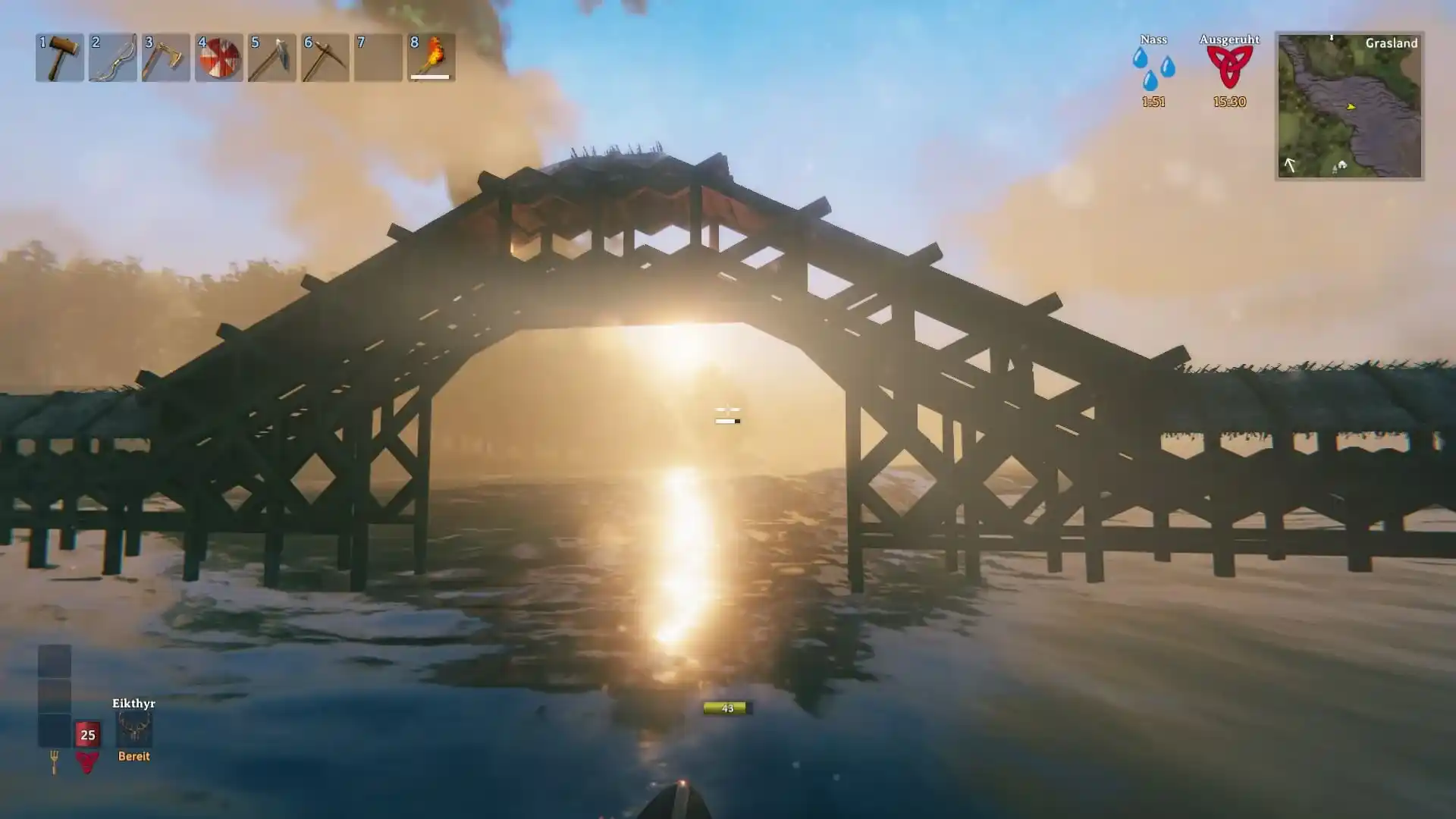
Task: Click the yellow stamina bar showing 43
Action: (x=726, y=707)
